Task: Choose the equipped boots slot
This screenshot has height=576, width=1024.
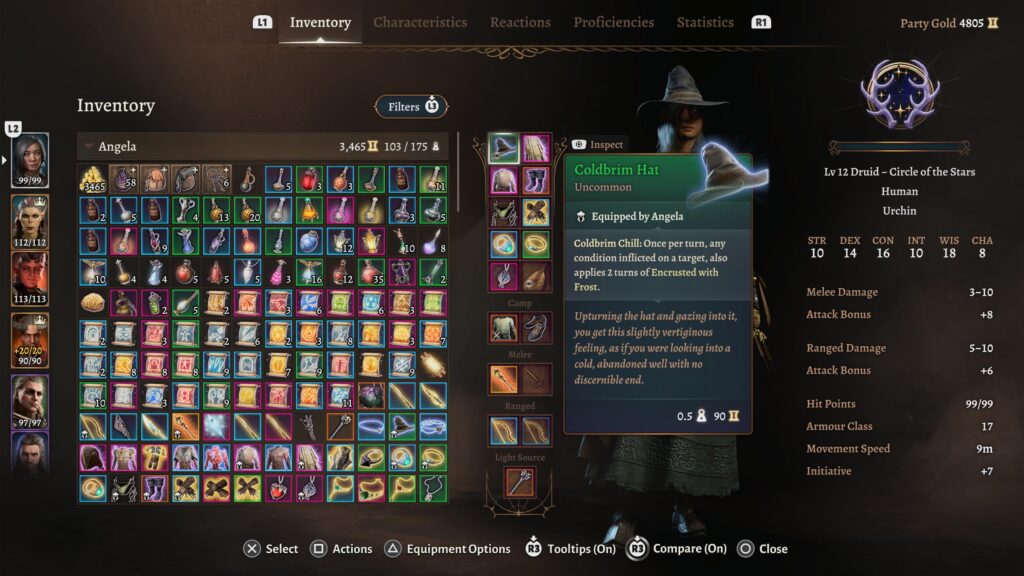Action: click(x=536, y=181)
